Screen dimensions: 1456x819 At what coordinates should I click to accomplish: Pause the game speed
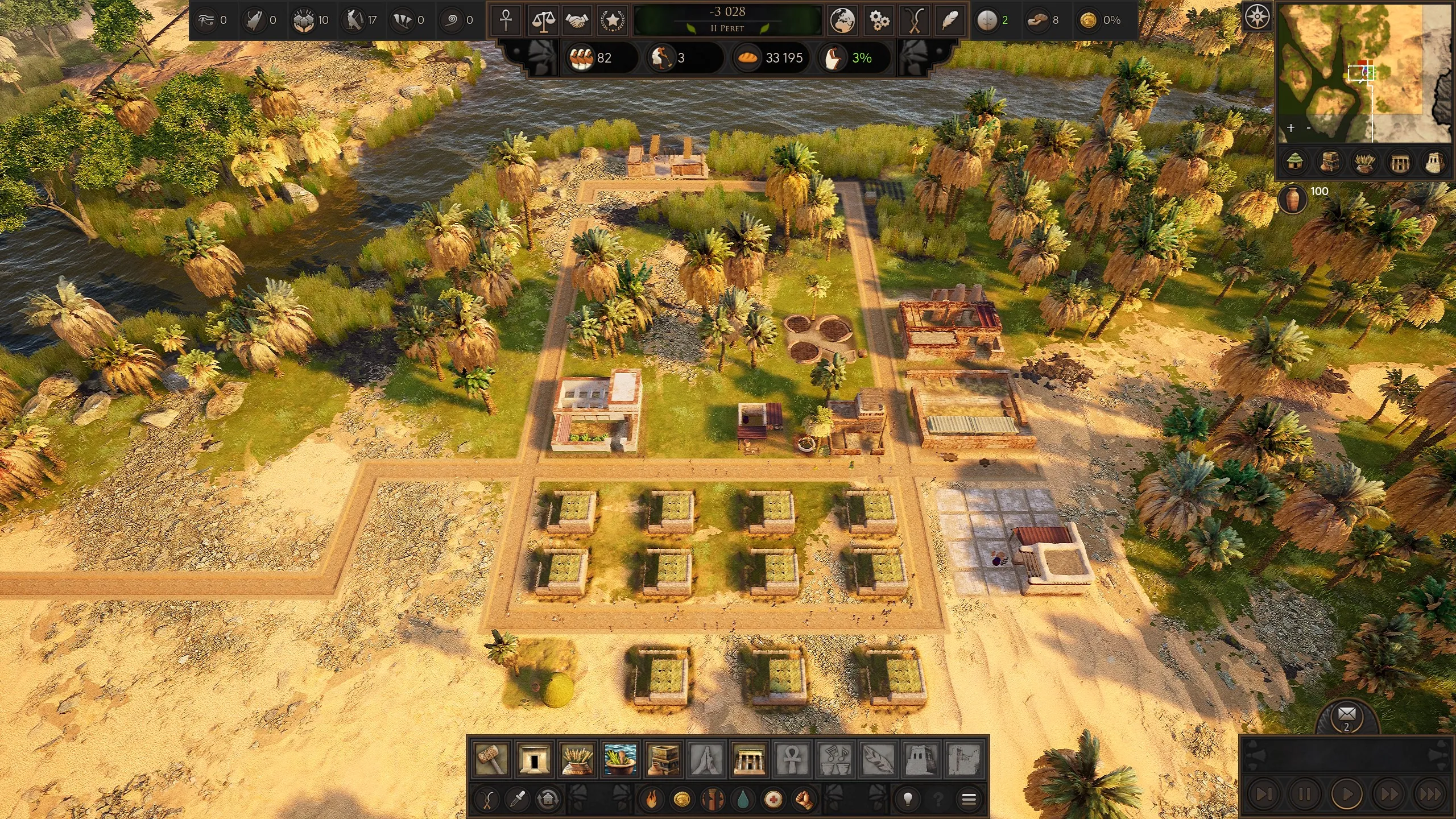click(x=1304, y=794)
